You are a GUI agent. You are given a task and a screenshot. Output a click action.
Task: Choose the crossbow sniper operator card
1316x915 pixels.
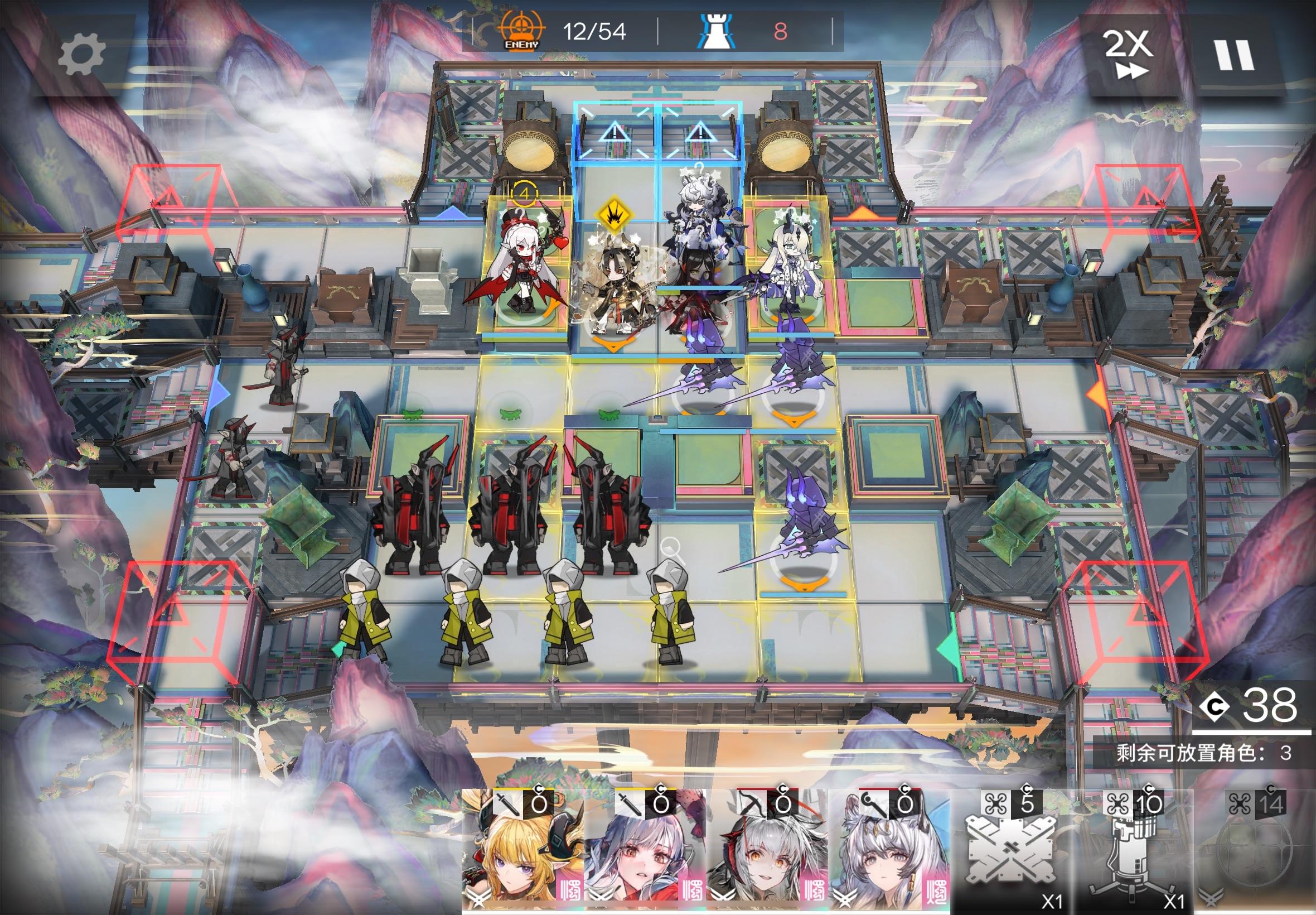pos(767,851)
